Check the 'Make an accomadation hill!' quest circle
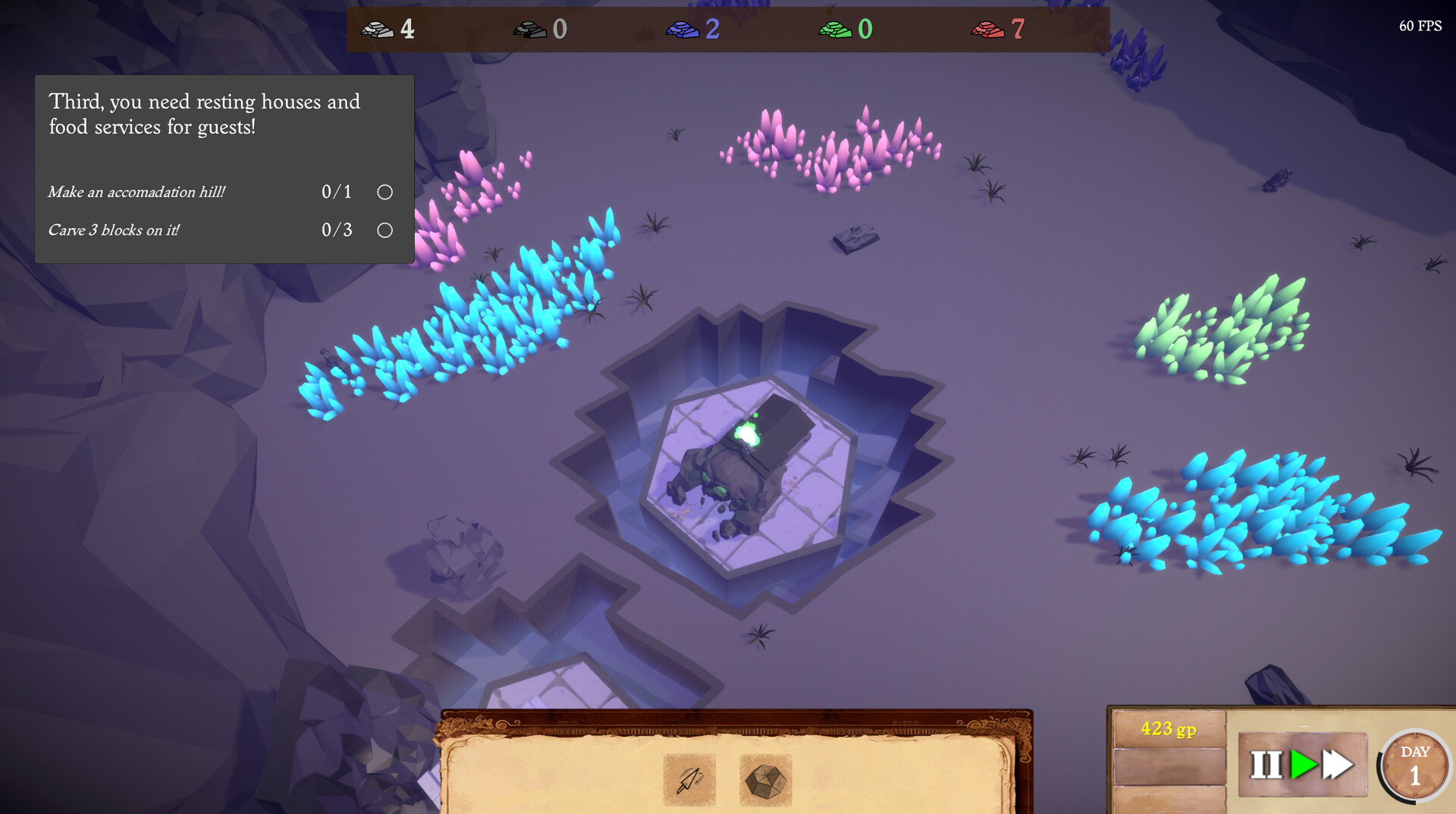1456x814 pixels. [384, 193]
